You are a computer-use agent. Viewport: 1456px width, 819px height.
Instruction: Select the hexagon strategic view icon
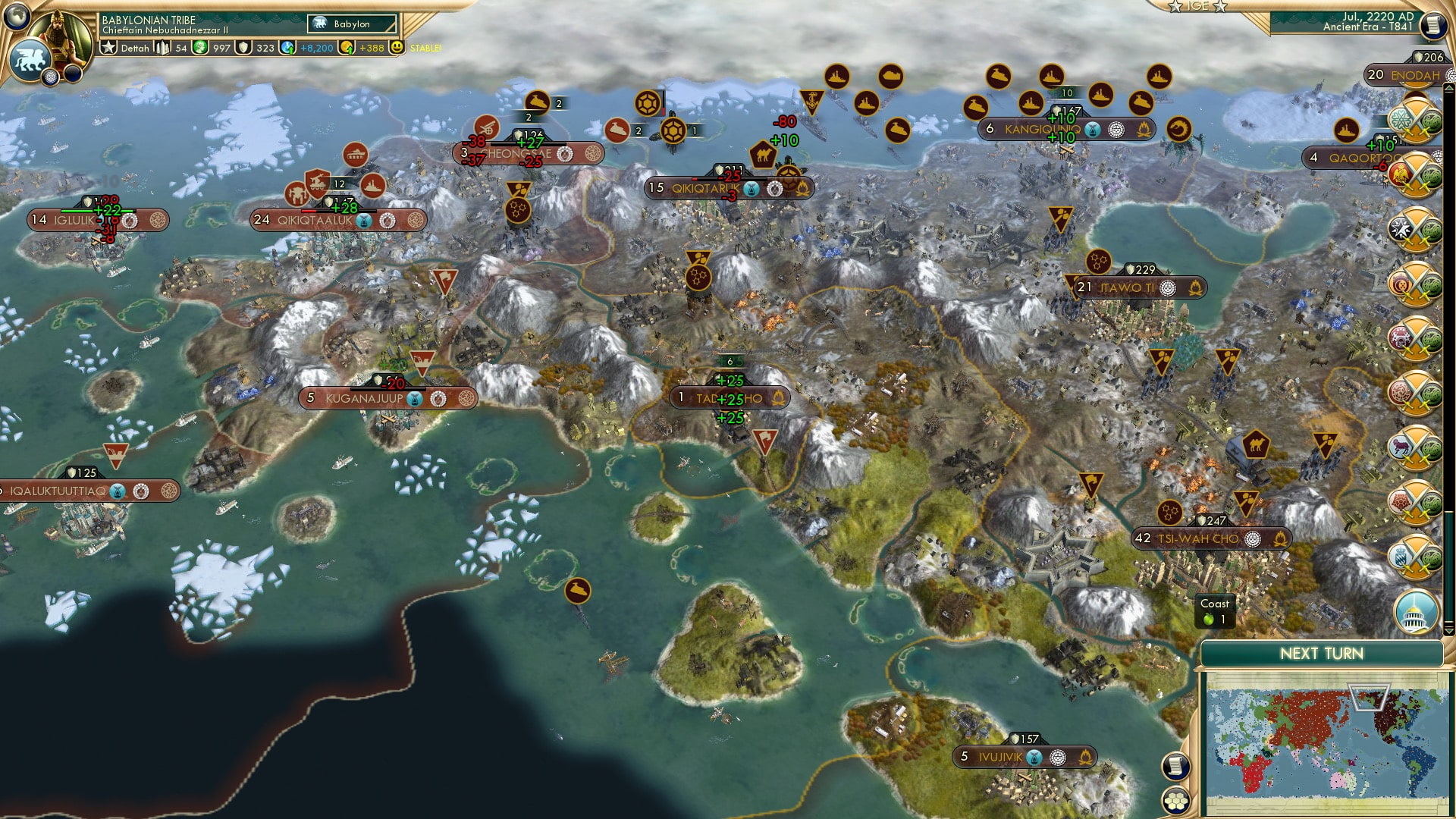[x=1177, y=802]
